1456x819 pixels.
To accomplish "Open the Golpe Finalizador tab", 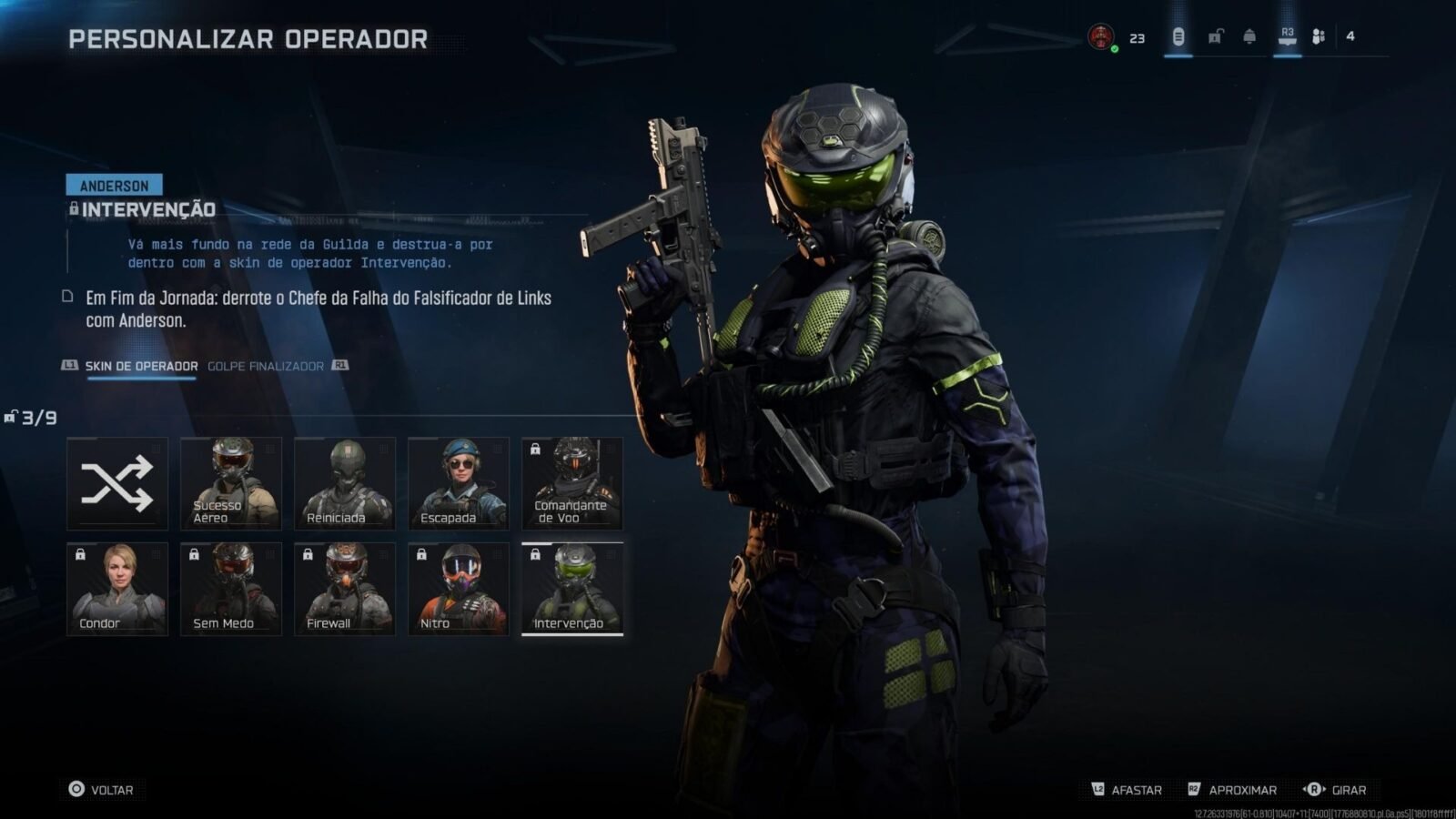I will click(266, 366).
